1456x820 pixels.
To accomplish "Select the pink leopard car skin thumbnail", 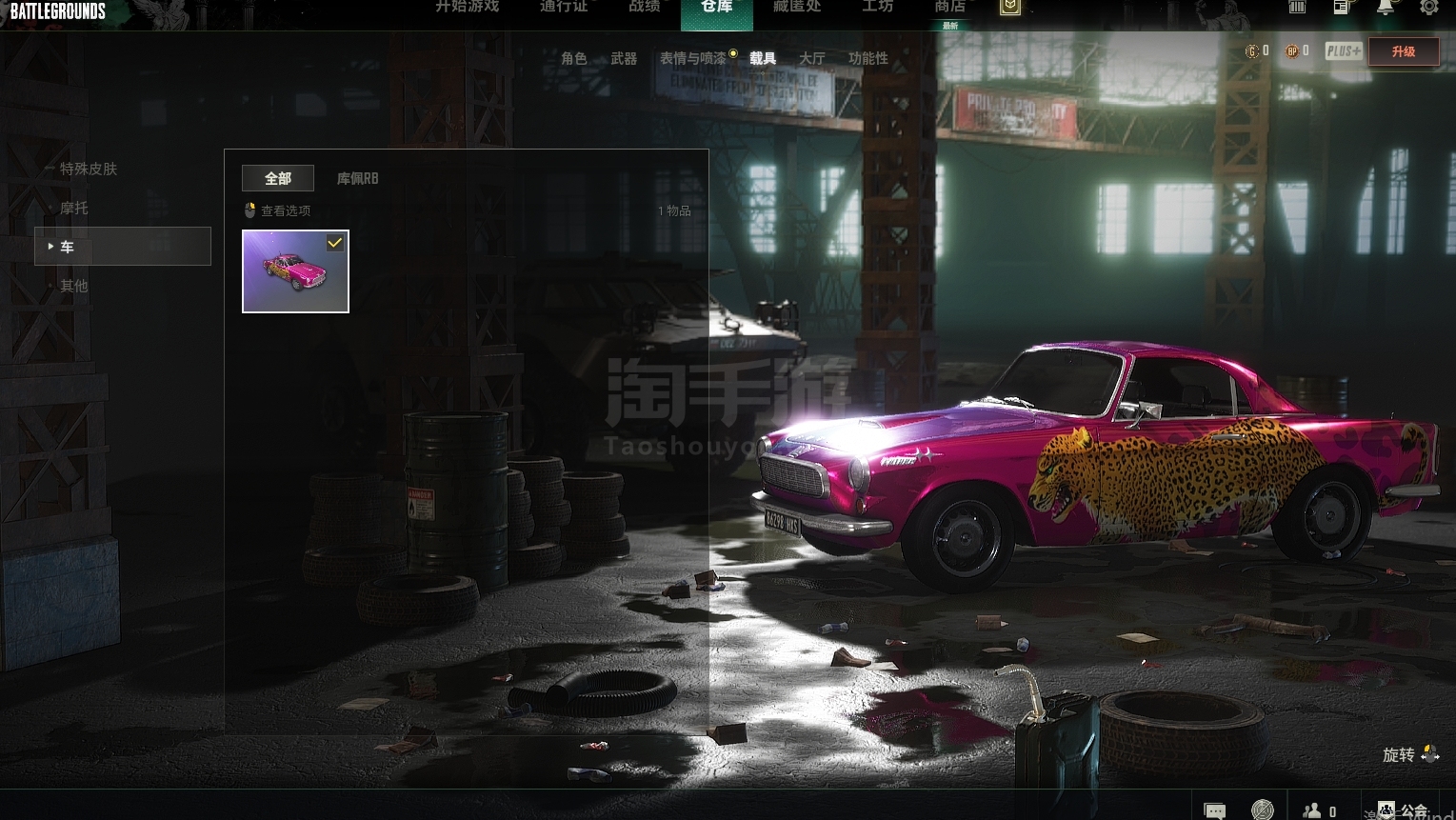I will pyautogui.click(x=295, y=271).
